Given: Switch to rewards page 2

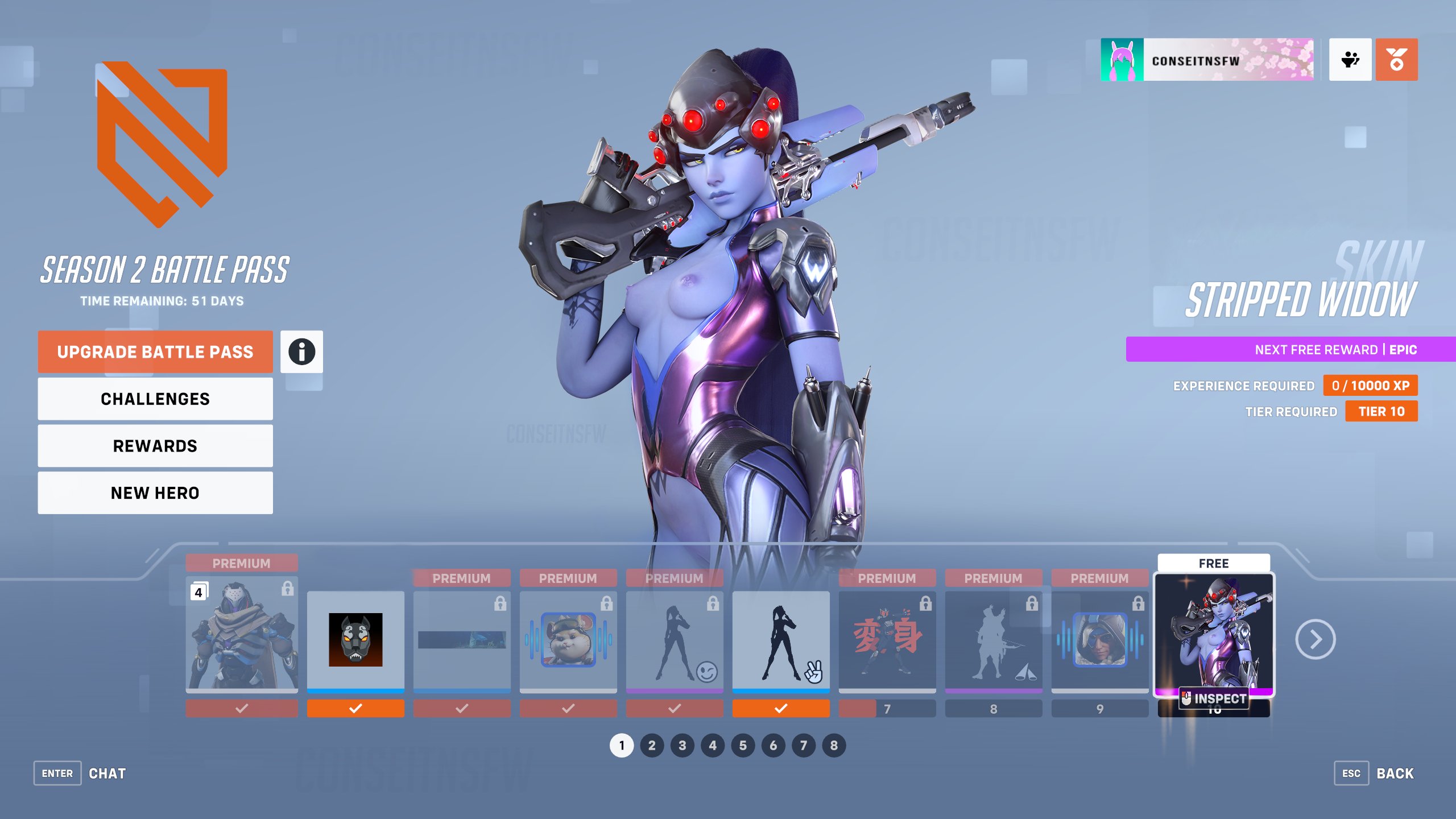Looking at the screenshot, I should pyautogui.click(x=652, y=746).
